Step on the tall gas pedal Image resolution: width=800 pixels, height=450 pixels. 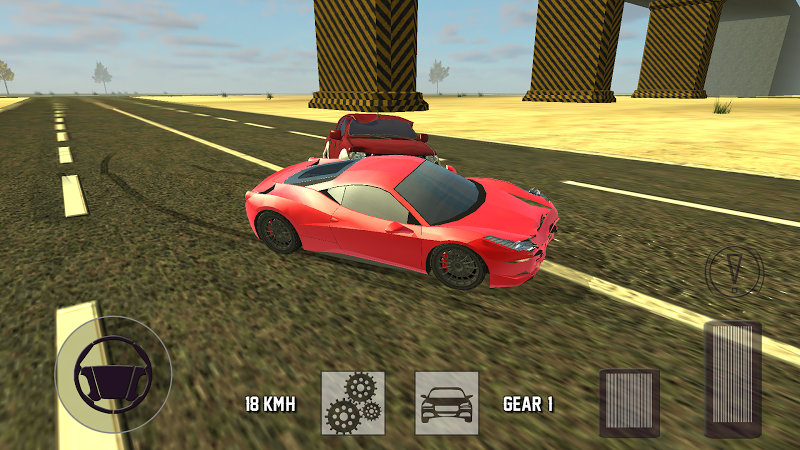tap(733, 378)
